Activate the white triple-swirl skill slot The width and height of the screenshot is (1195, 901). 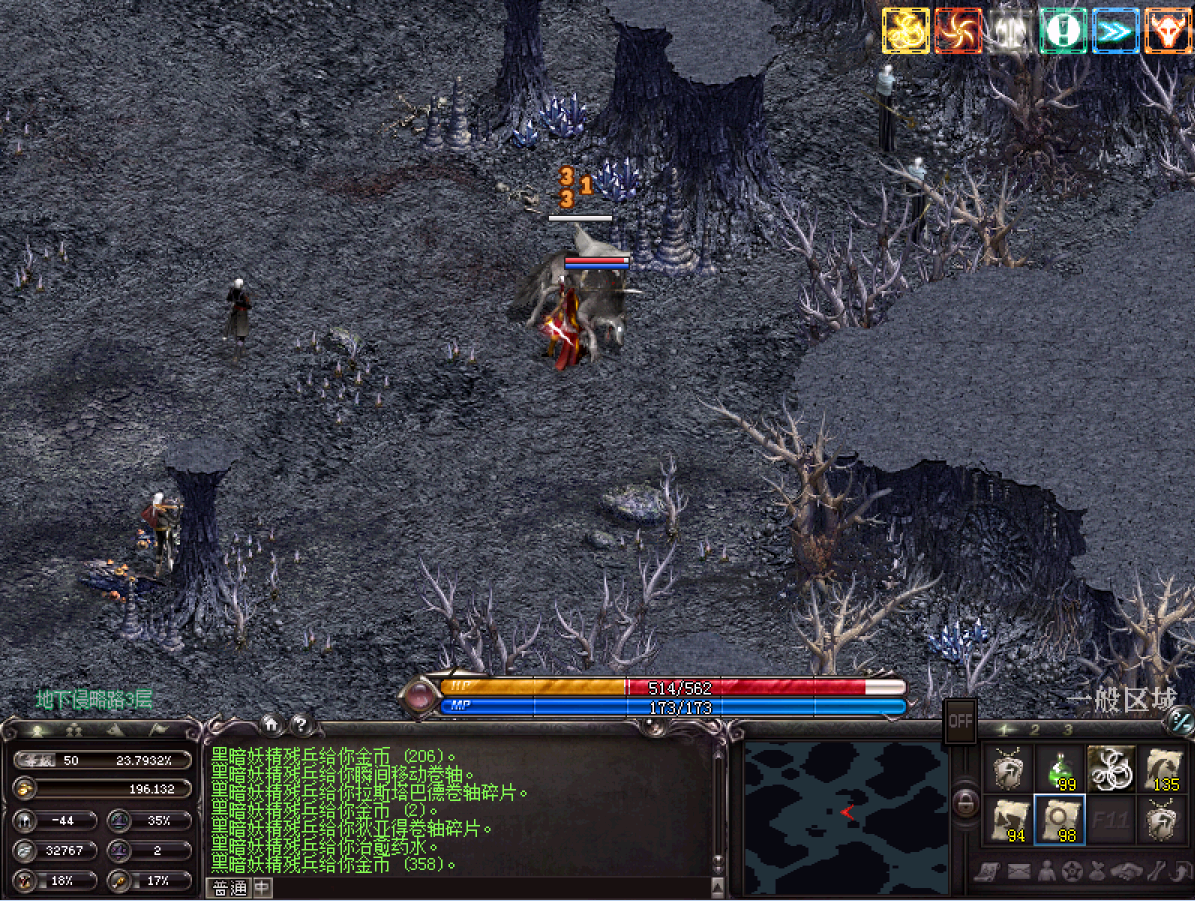click(x=1111, y=769)
